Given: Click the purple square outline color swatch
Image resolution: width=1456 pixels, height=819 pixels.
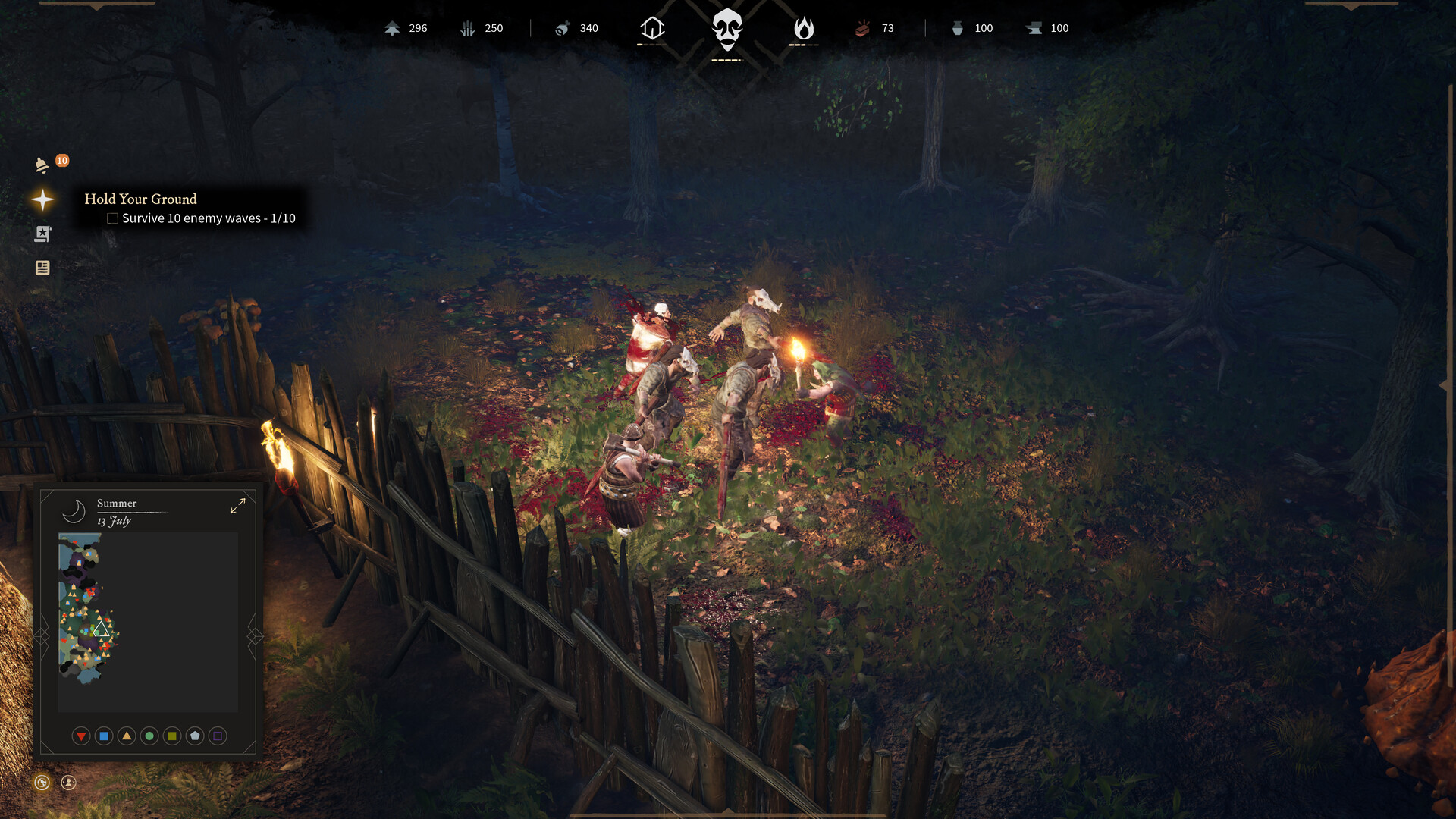Looking at the screenshot, I should 218,736.
